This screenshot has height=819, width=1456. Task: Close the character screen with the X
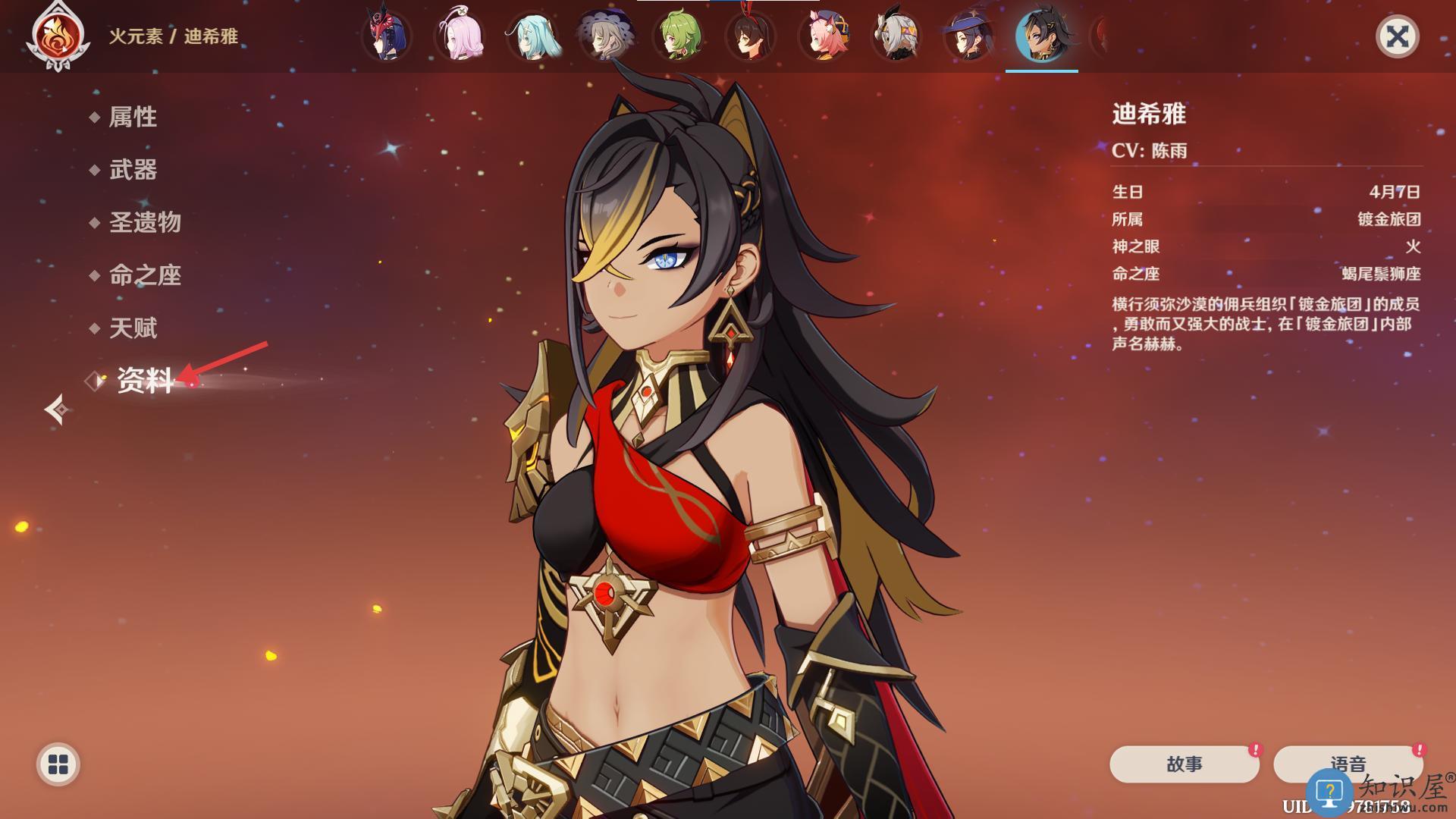tap(1397, 36)
